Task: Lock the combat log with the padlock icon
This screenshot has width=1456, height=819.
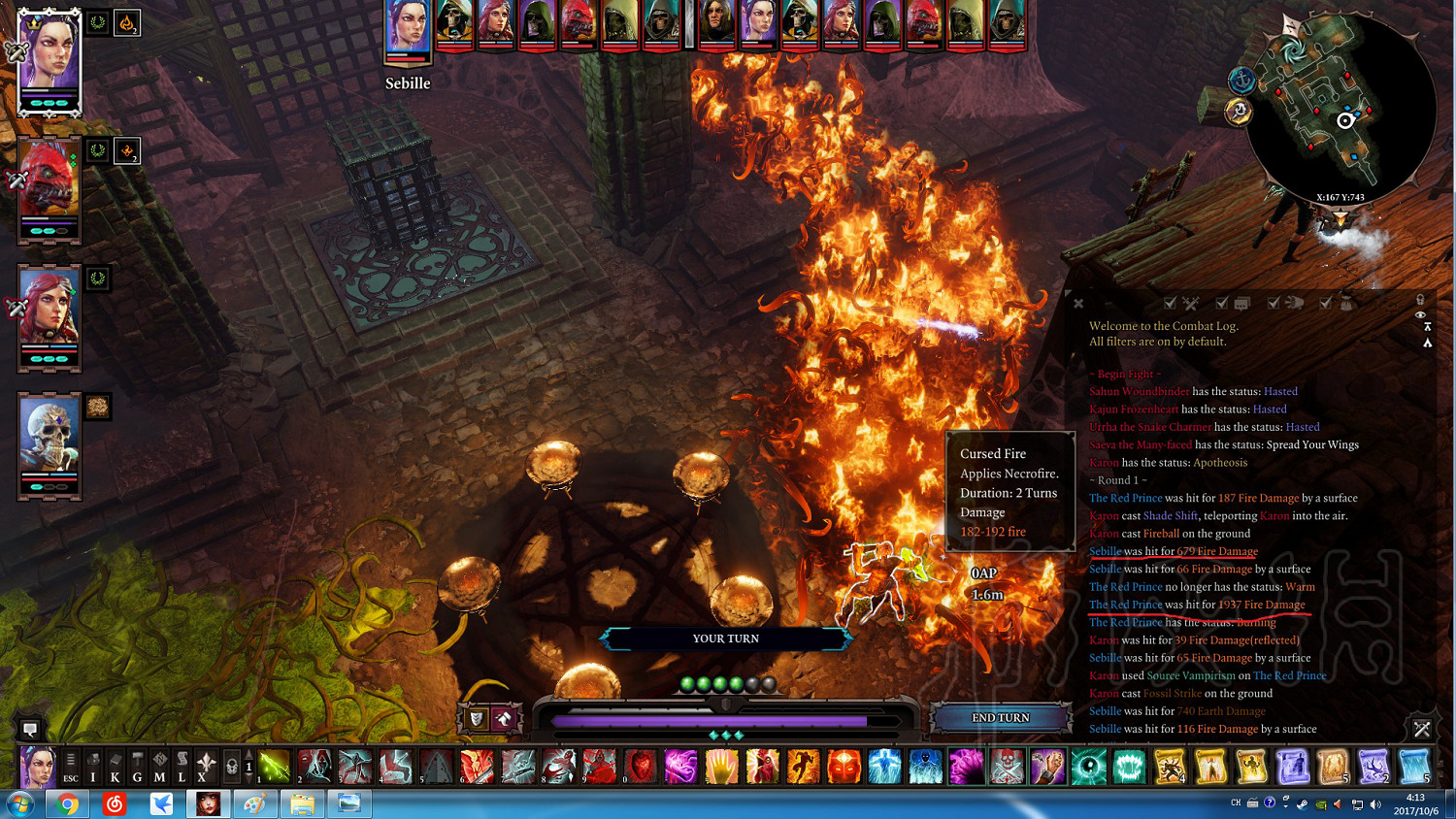Action: tap(1420, 300)
